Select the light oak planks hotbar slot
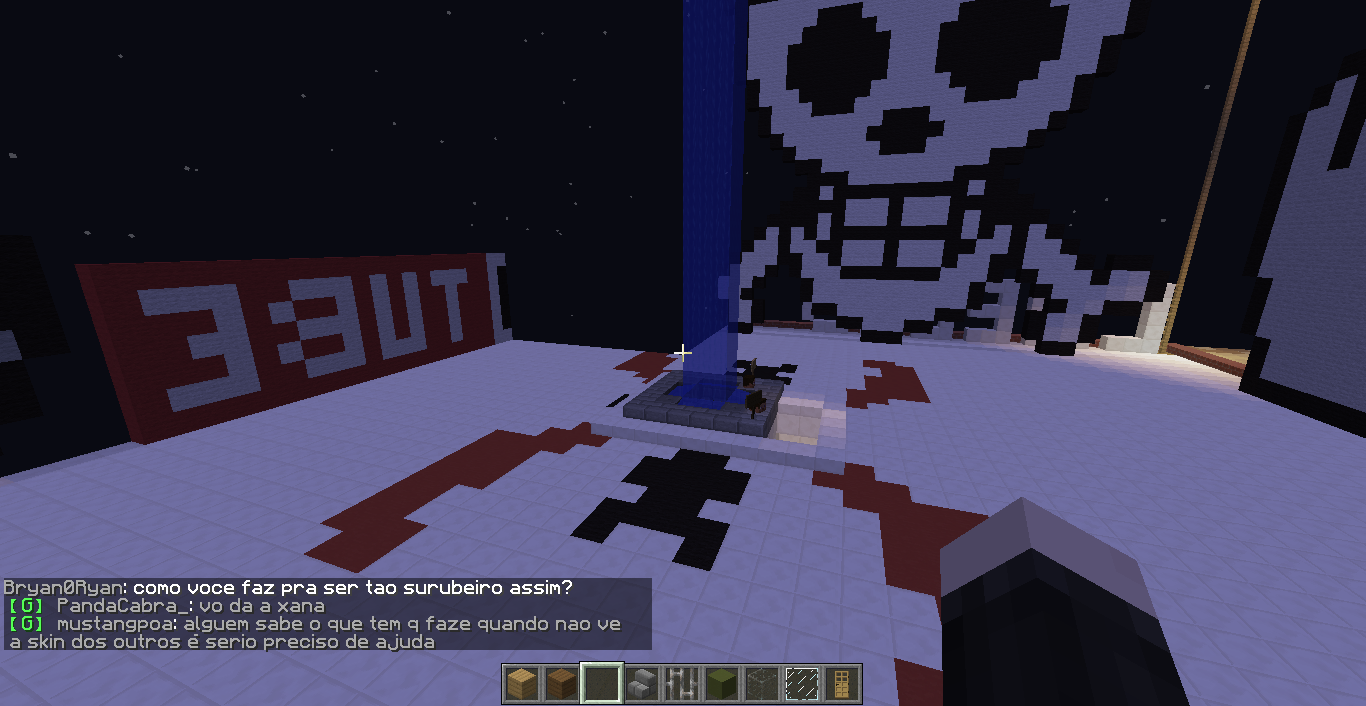 [521, 684]
